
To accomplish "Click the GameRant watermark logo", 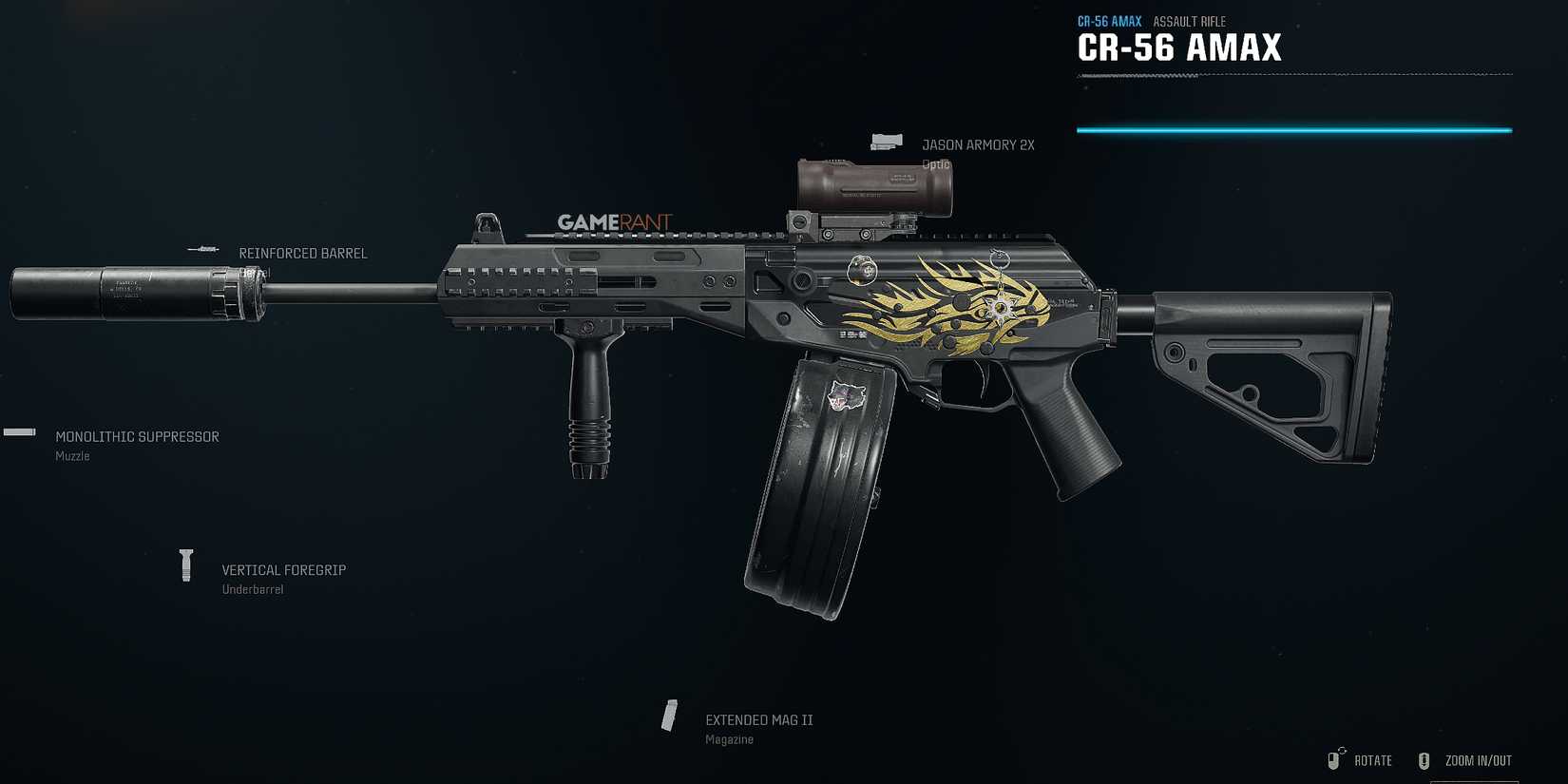I will [614, 220].
